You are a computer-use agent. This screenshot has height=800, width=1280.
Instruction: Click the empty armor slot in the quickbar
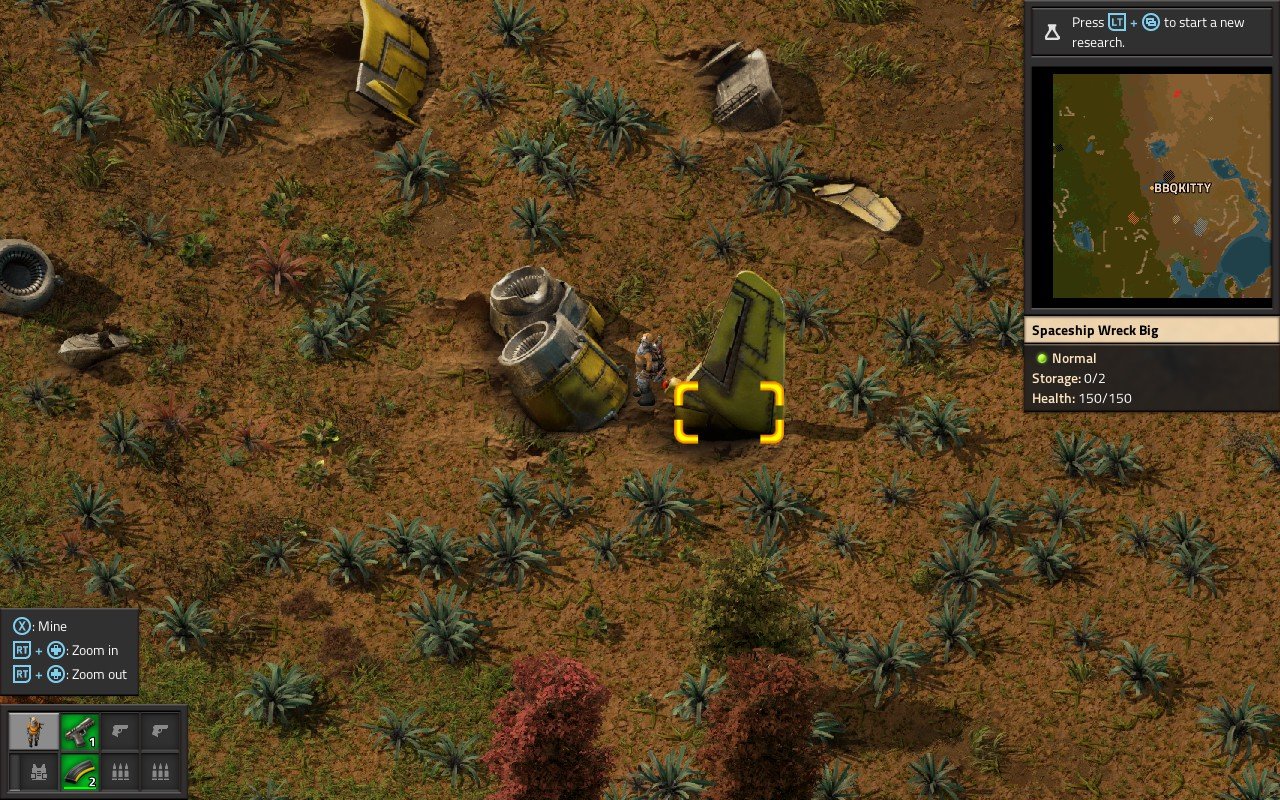39,773
